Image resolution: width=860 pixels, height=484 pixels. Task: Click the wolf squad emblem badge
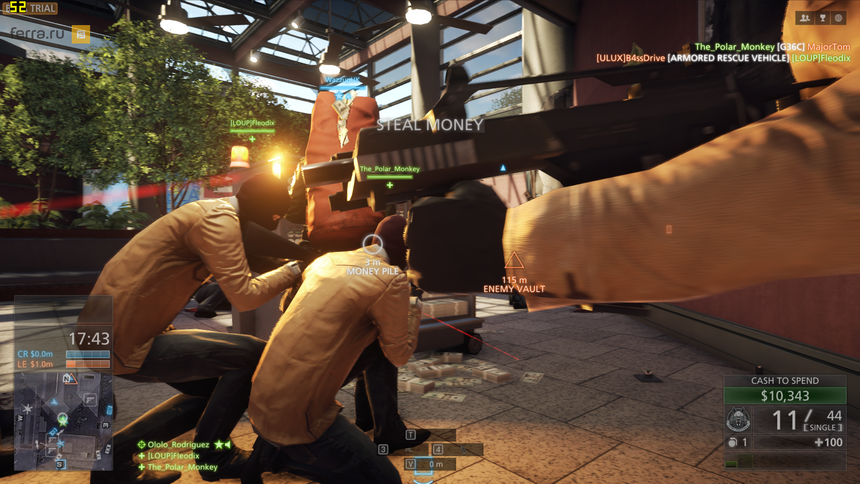[739, 420]
